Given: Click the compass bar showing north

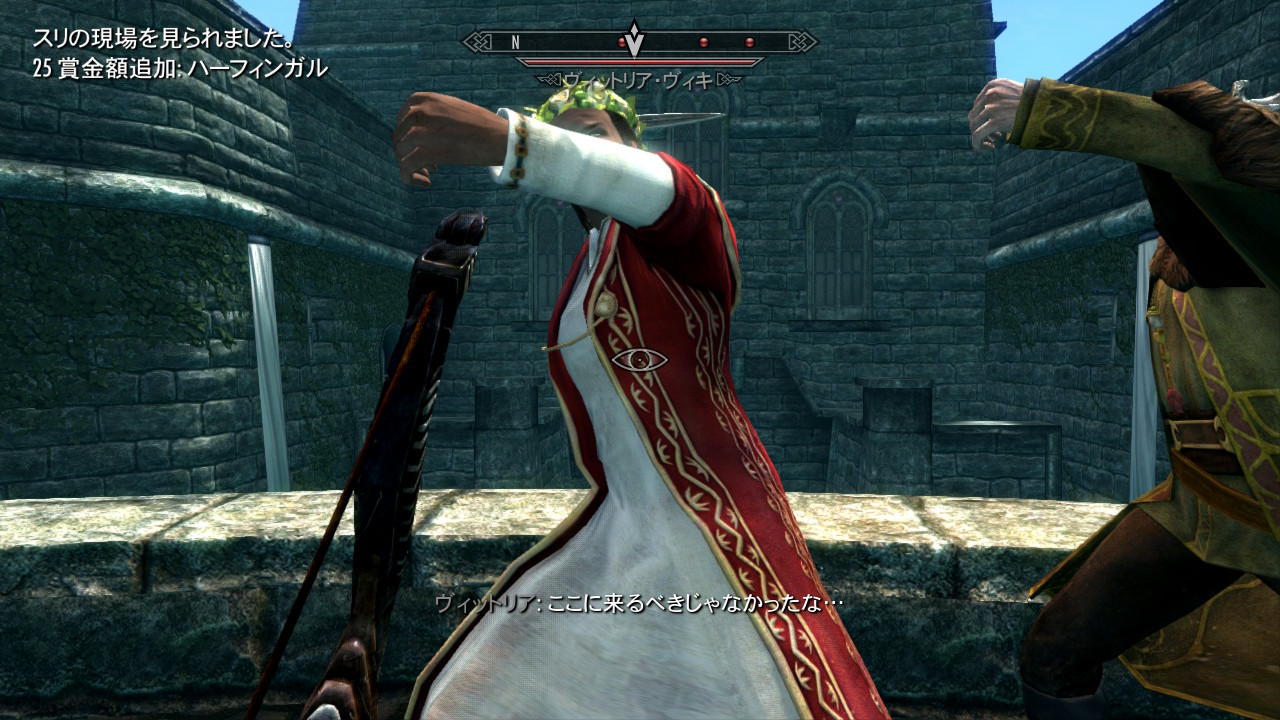Looking at the screenshot, I should click(x=639, y=42).
